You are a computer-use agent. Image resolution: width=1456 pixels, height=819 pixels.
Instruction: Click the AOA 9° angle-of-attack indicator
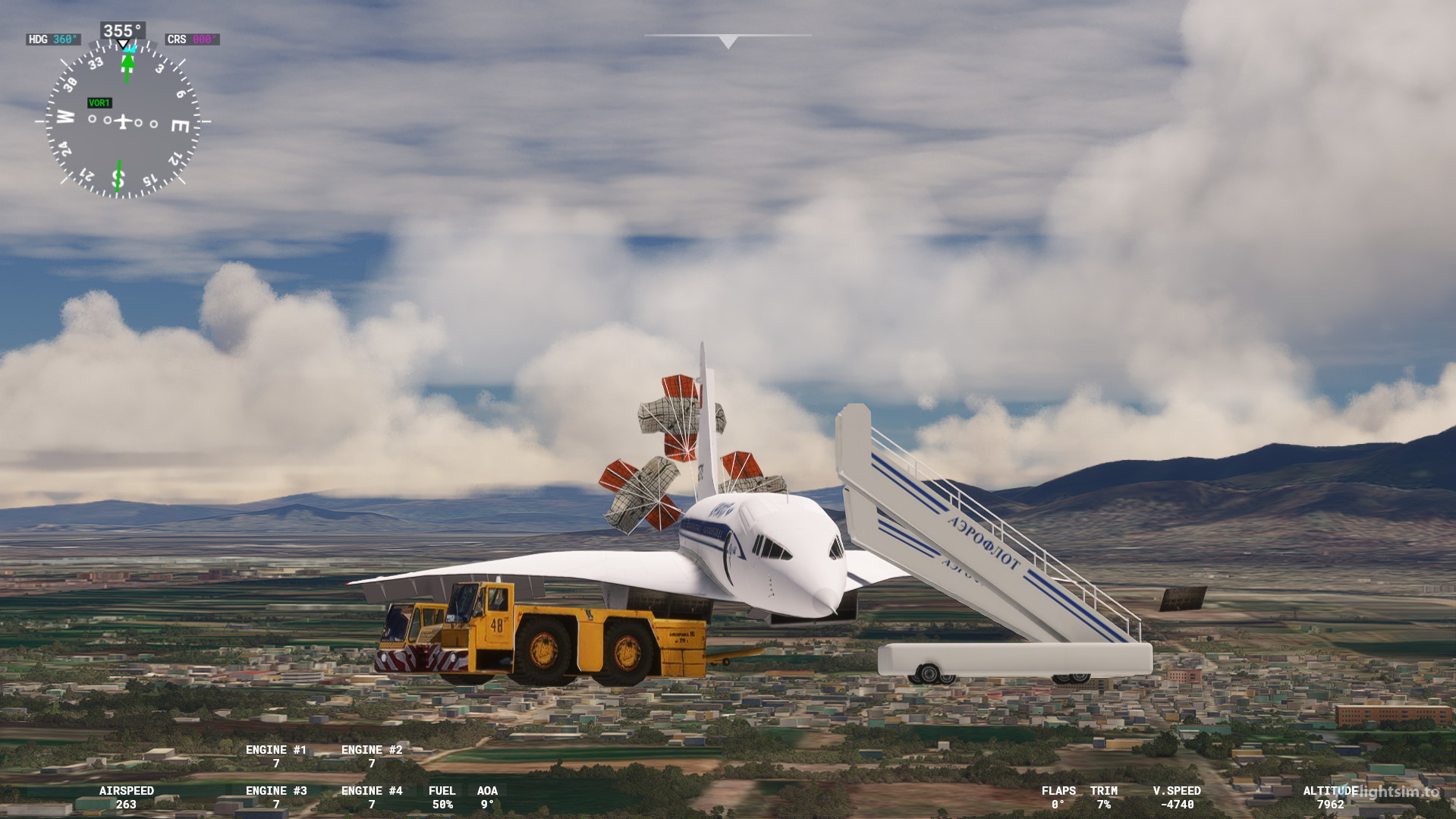tap(488, 797)
